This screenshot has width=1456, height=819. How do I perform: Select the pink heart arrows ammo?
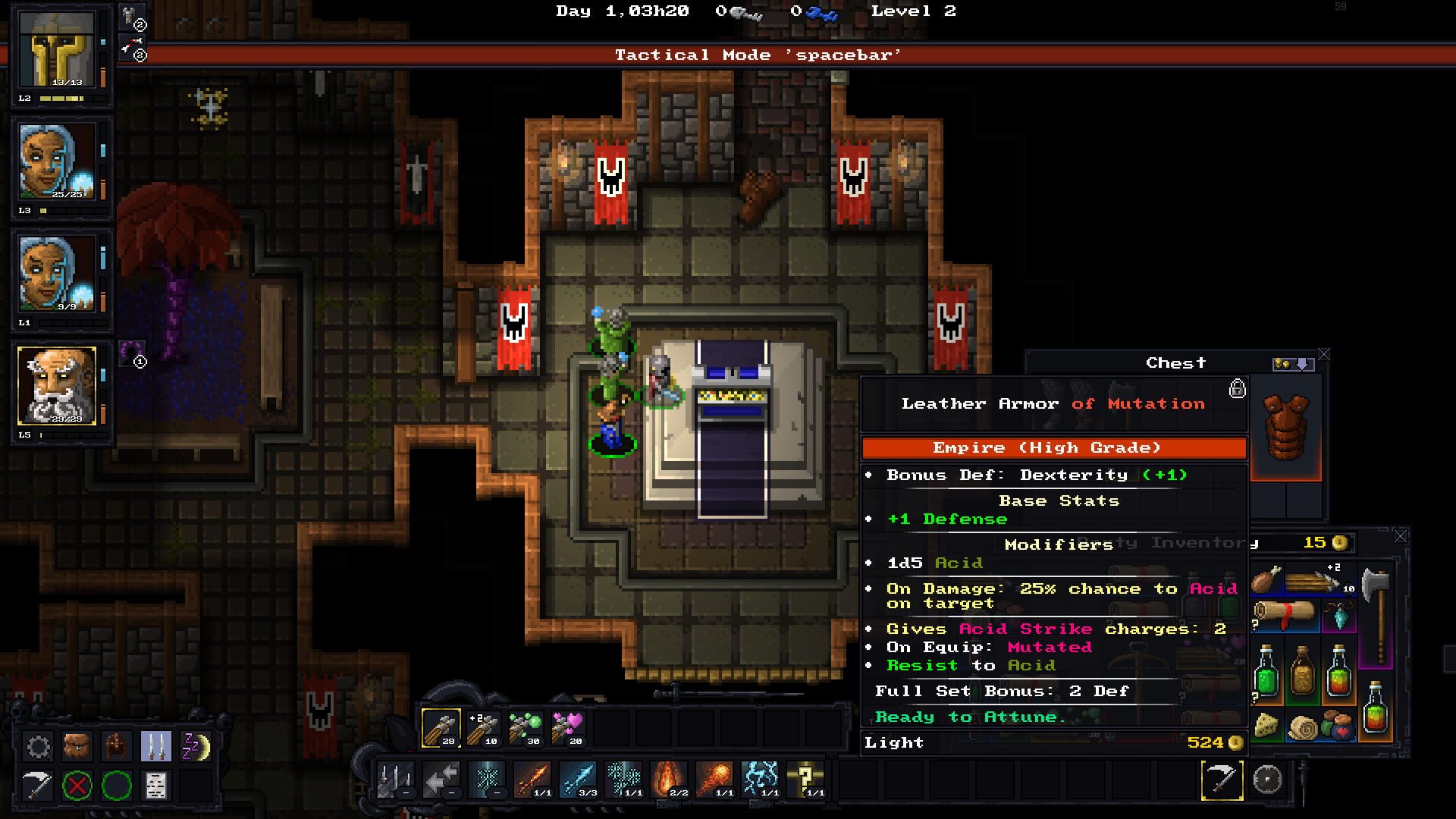click(566, 728)
